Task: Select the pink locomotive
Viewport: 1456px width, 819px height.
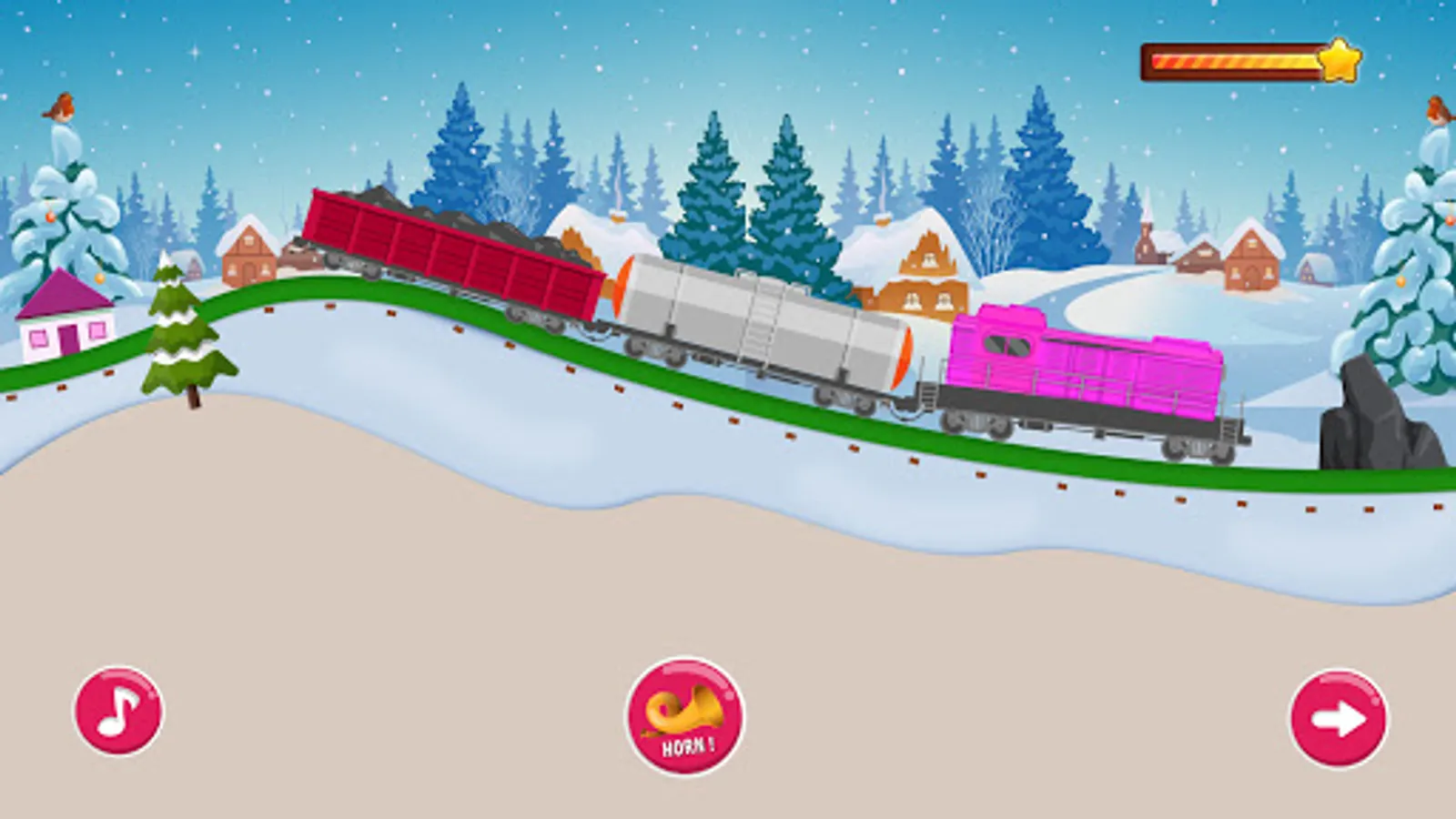Action: click(x=1083, y=364)
